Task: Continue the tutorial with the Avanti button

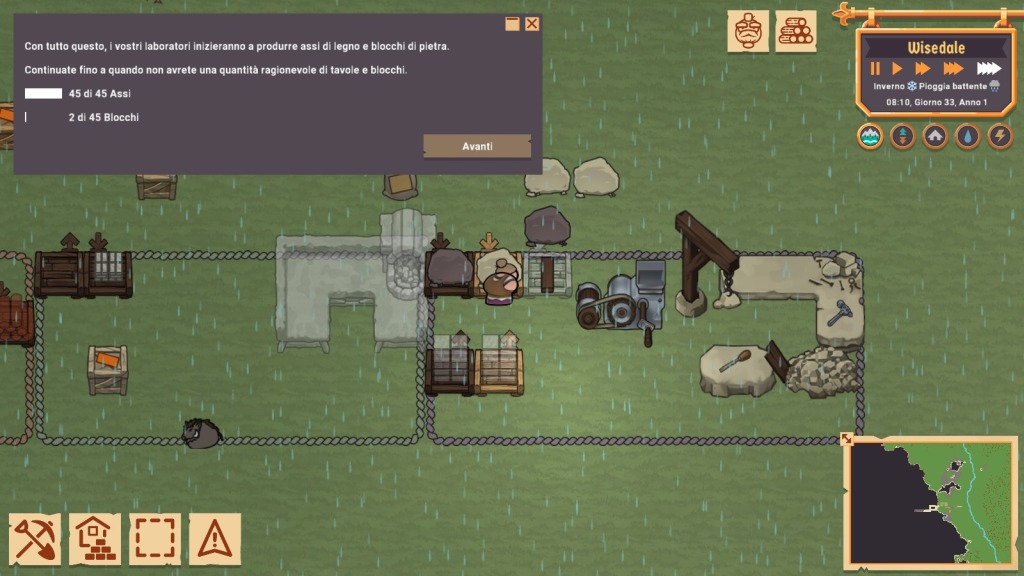Action: tap(477, 146)
